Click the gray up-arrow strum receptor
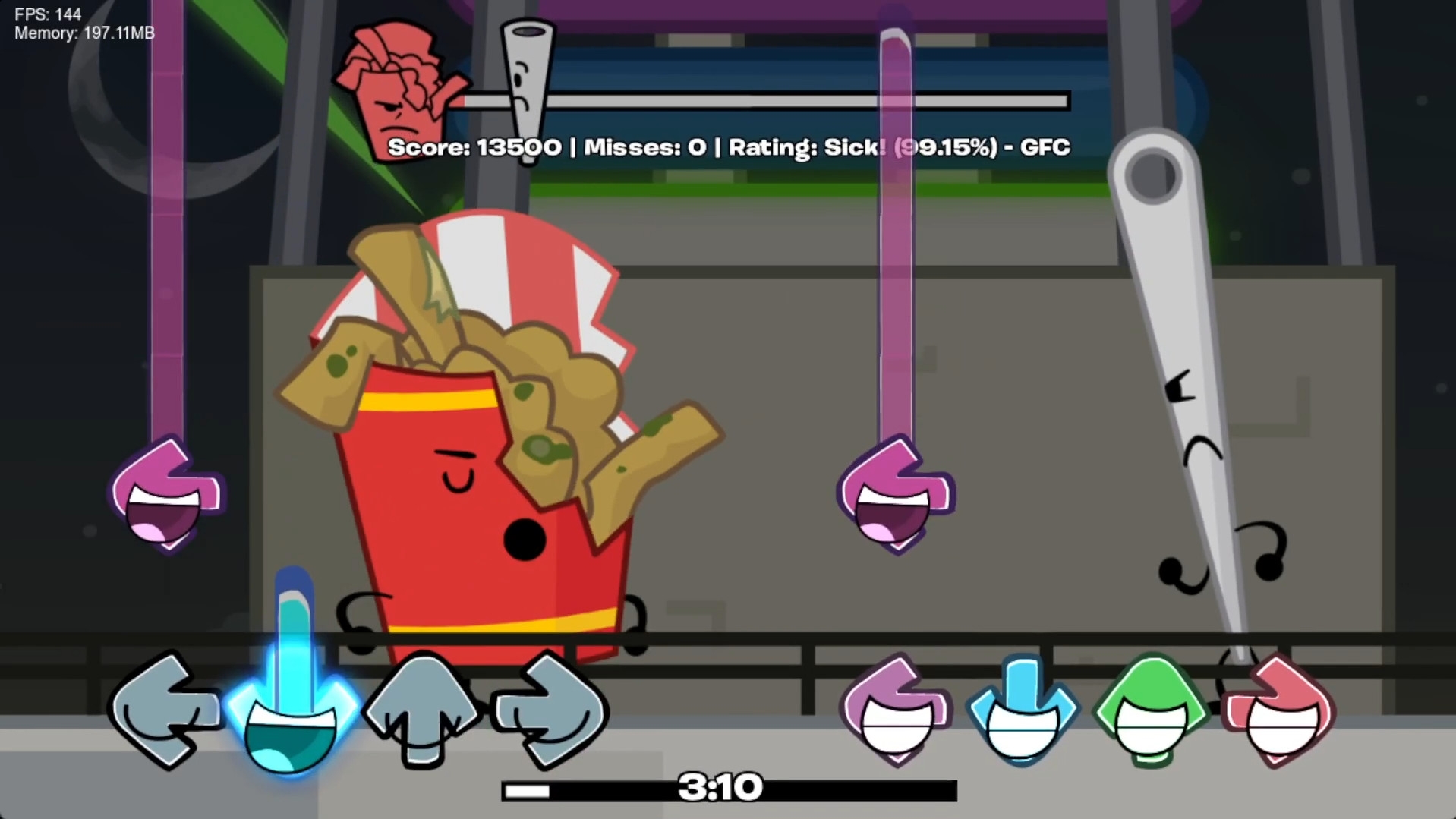 421,710
